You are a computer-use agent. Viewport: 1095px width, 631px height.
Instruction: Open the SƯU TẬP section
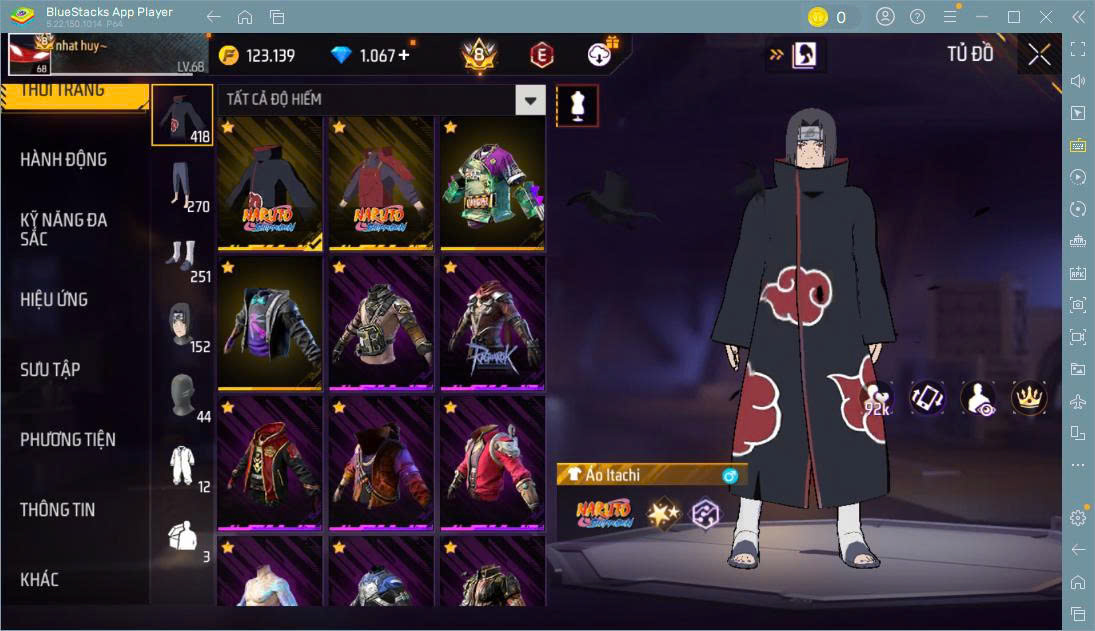pyautogui.click(x=50, y=370)
